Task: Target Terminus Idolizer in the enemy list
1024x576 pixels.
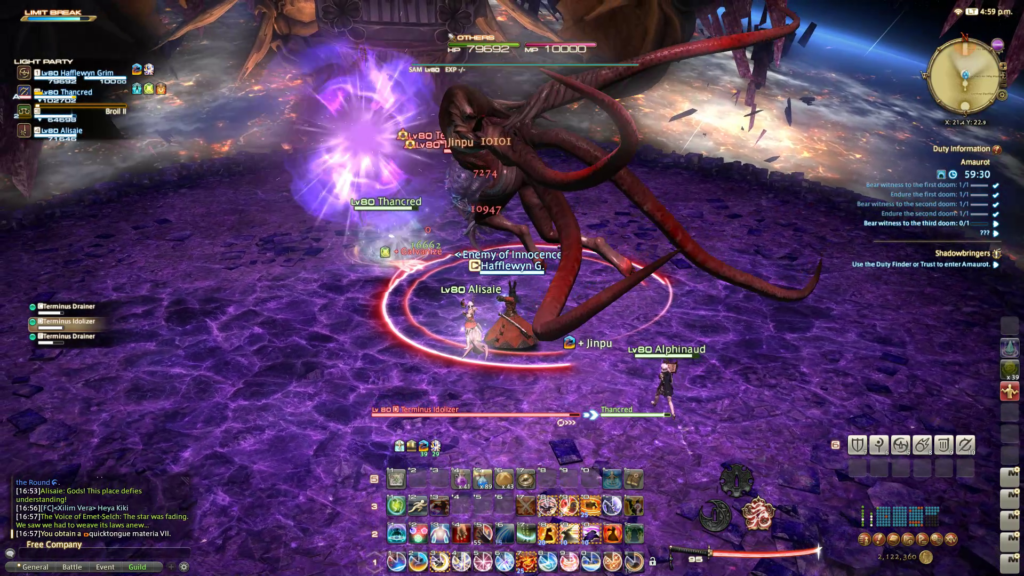Action: (70, 322)
